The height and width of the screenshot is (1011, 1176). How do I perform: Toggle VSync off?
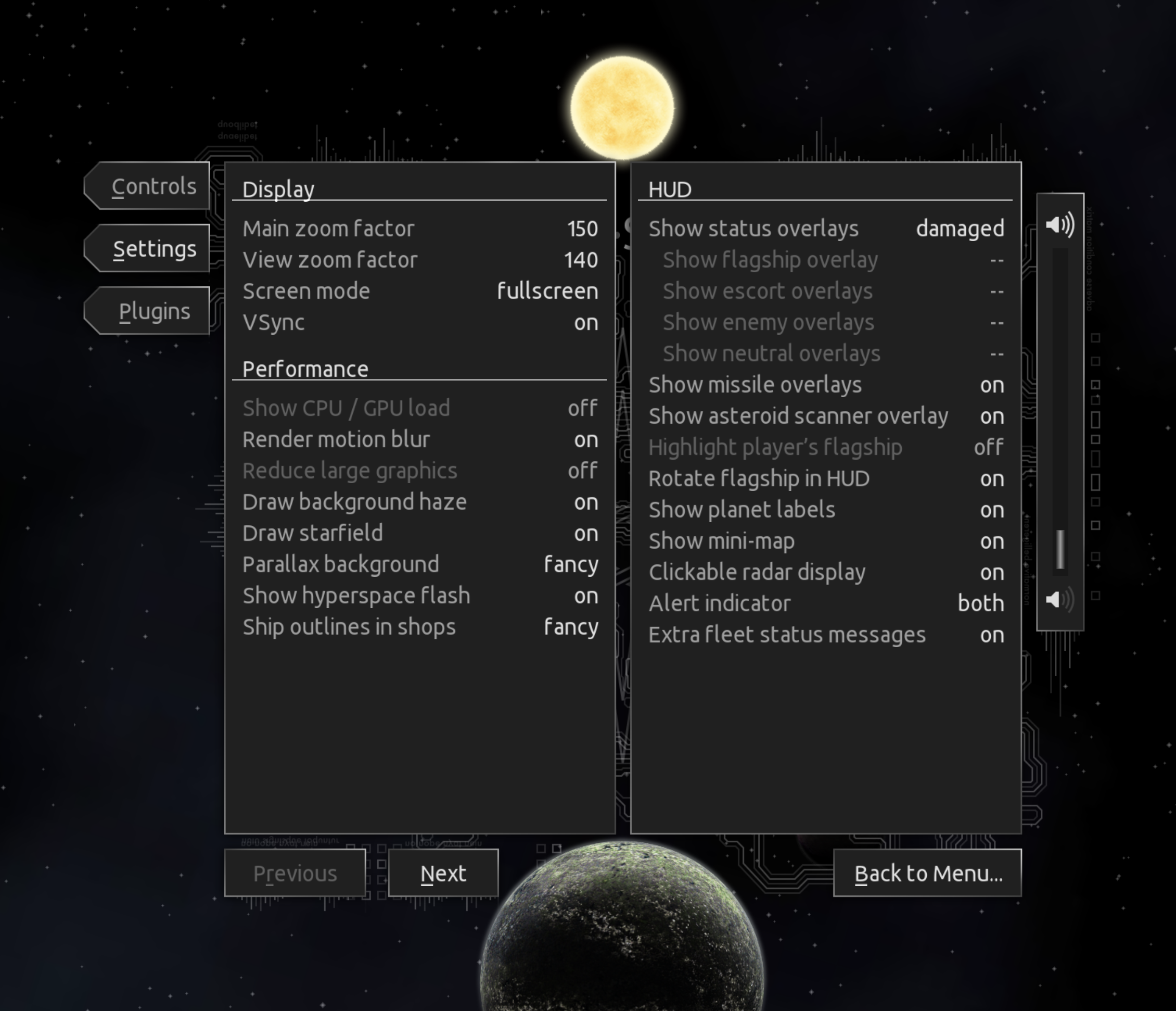pos(420,322)
